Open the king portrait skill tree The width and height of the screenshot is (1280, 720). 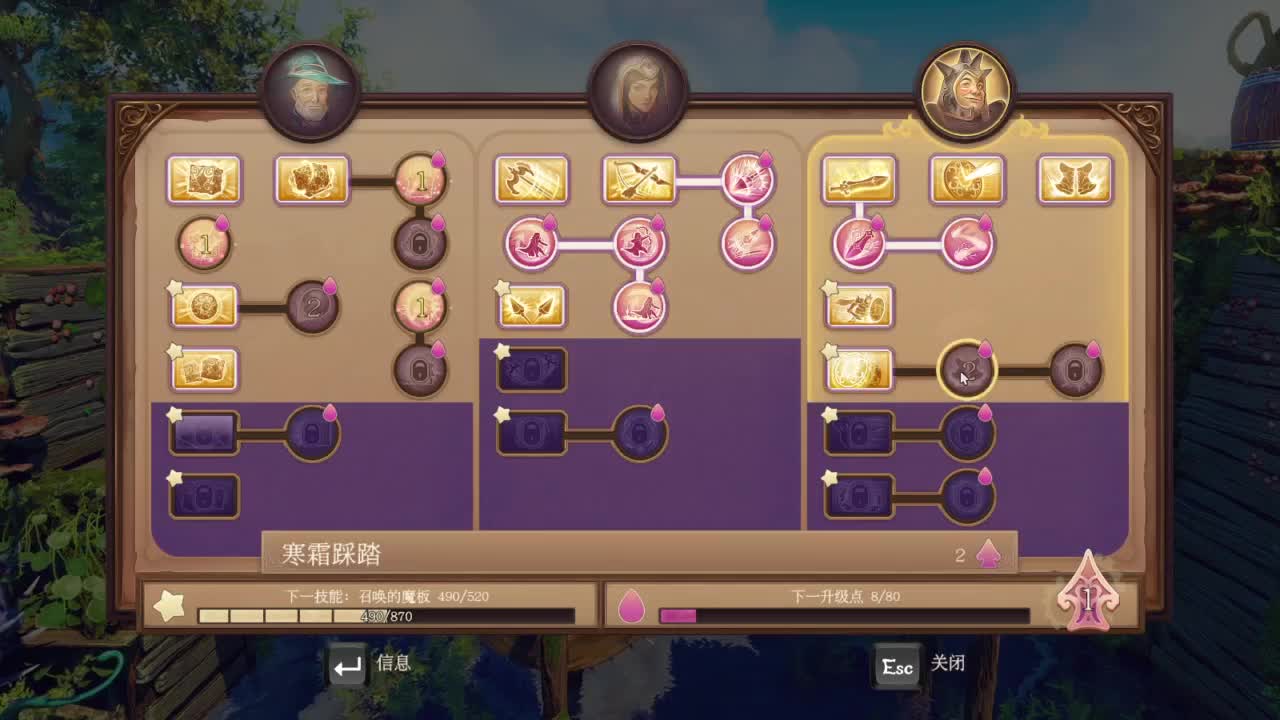click(965, 88)
